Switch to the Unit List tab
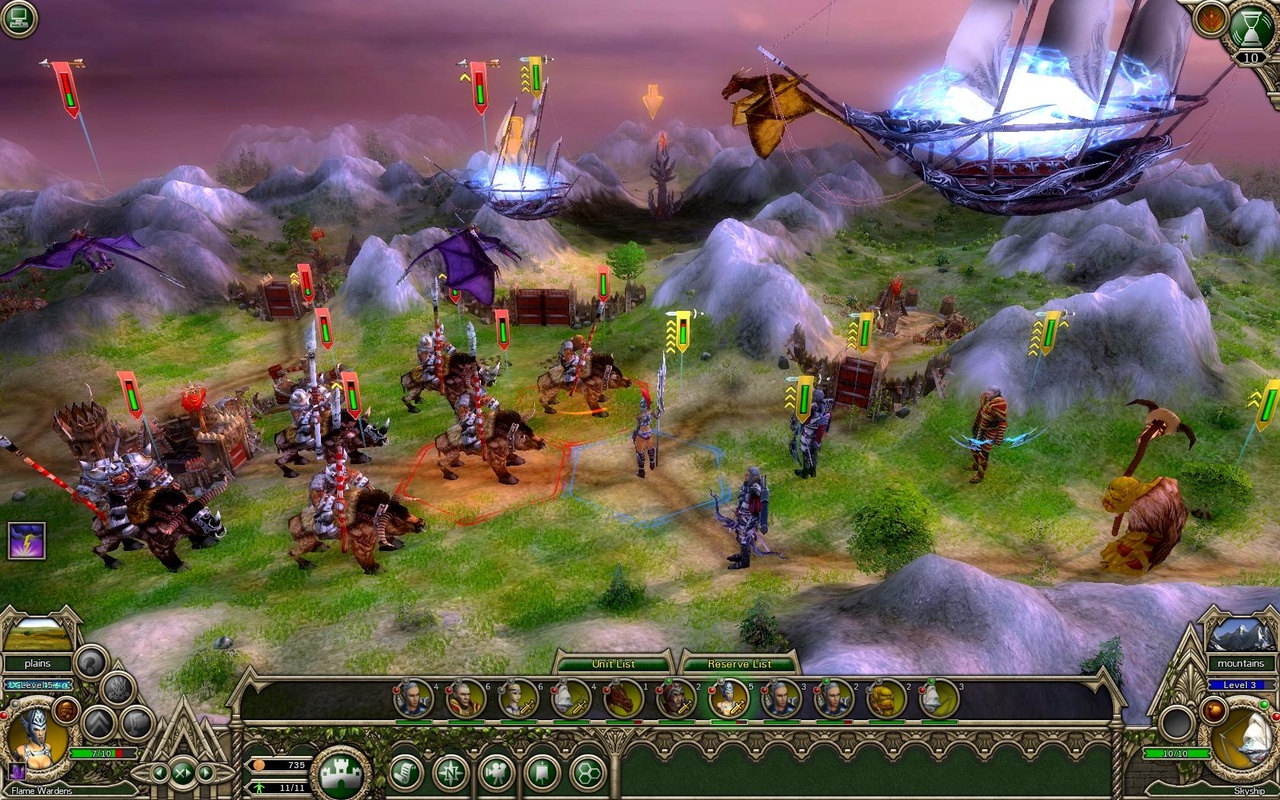 [x=614, y=664]
